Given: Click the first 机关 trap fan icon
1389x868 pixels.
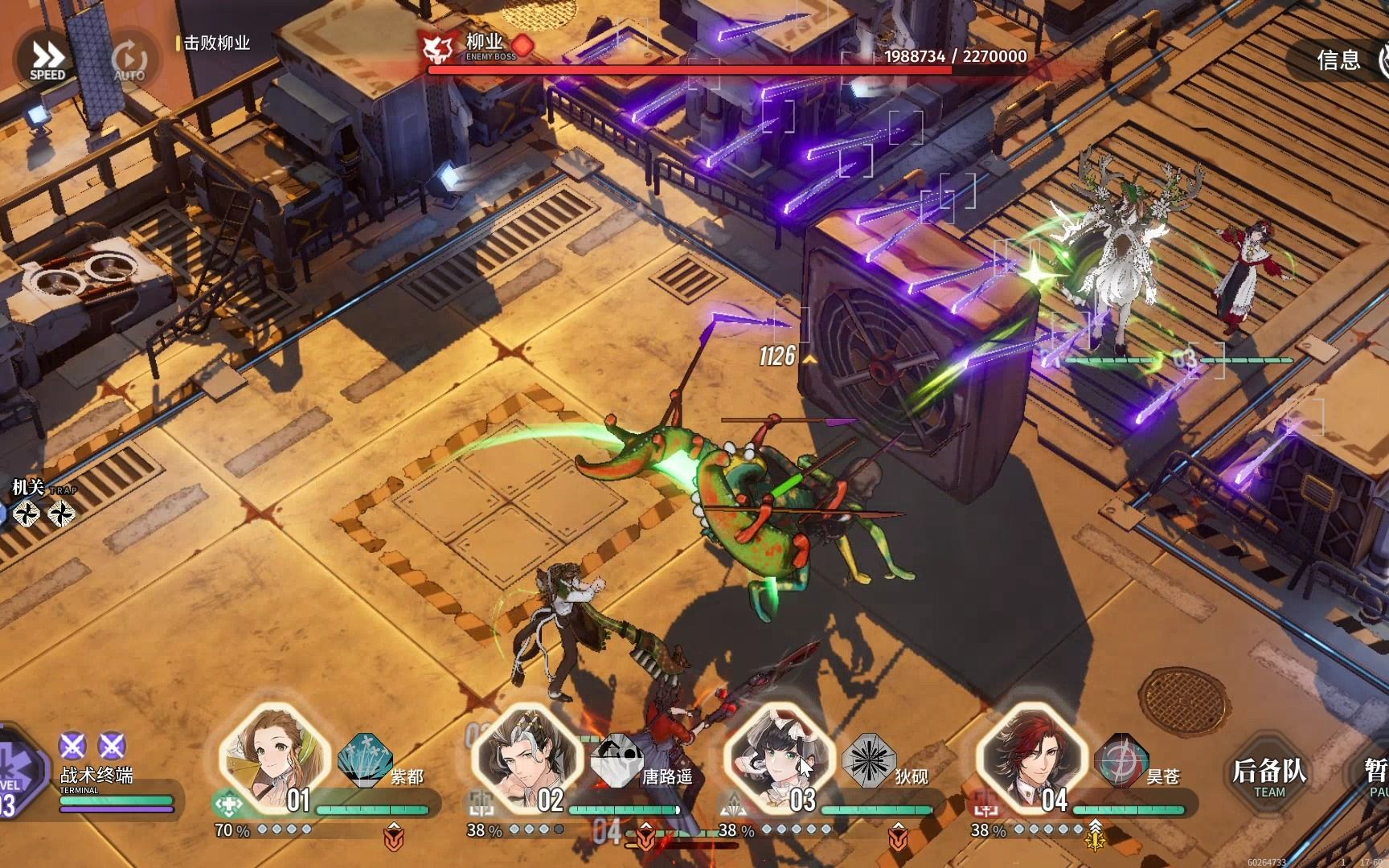Looking at the screenshot, I should (27, 513).
